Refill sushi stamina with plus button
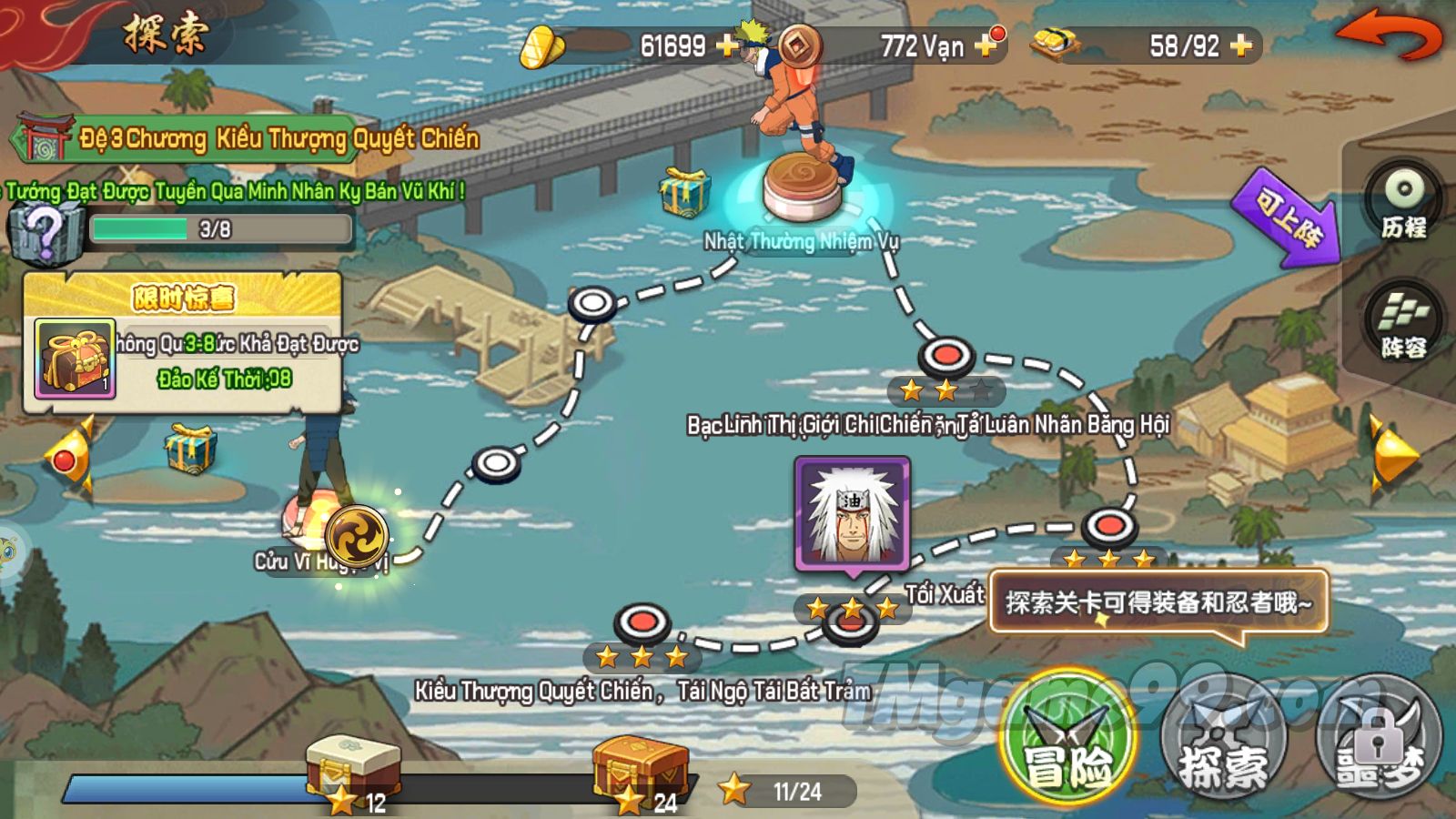1456x819 pixels. [1240, 45]
